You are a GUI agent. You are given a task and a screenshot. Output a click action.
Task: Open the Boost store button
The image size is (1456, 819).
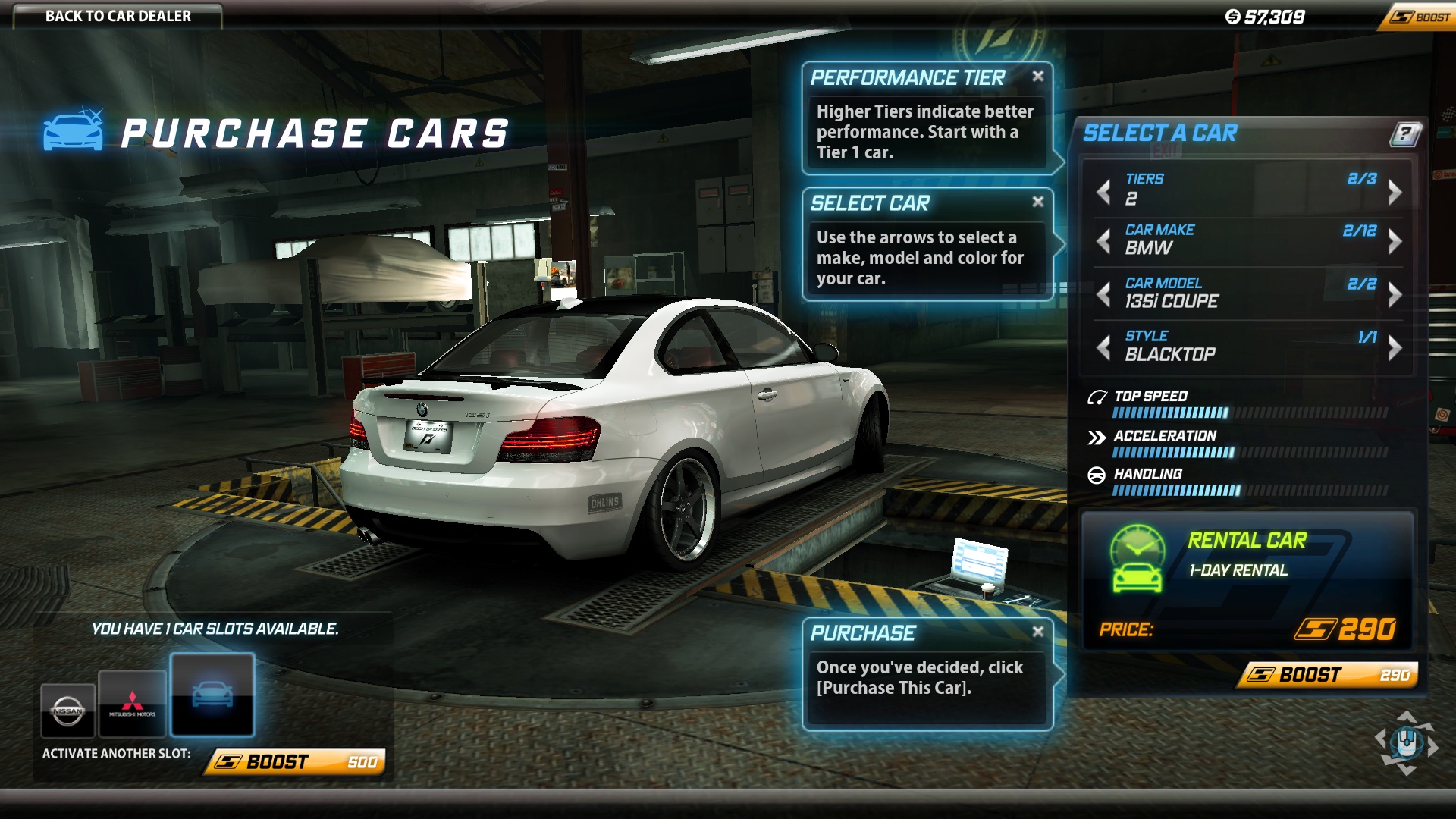(x=1420, y=17)
